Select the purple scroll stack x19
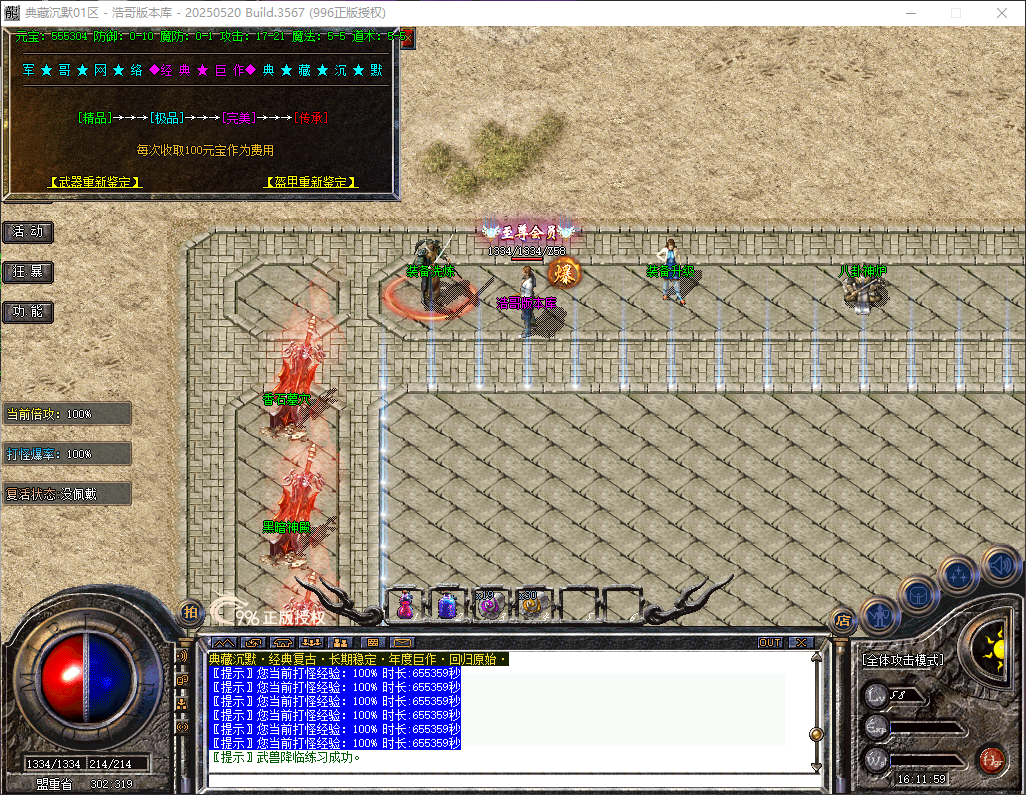The image size is (1026, 795). pyautogui.click(x=488, y=605)
